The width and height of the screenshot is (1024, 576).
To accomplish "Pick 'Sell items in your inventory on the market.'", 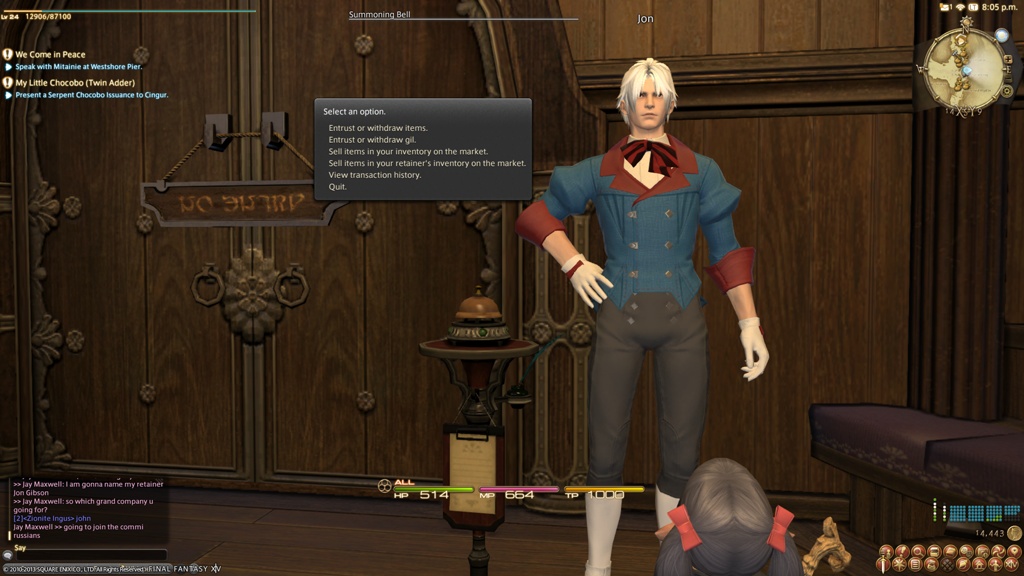I will 408,152.
